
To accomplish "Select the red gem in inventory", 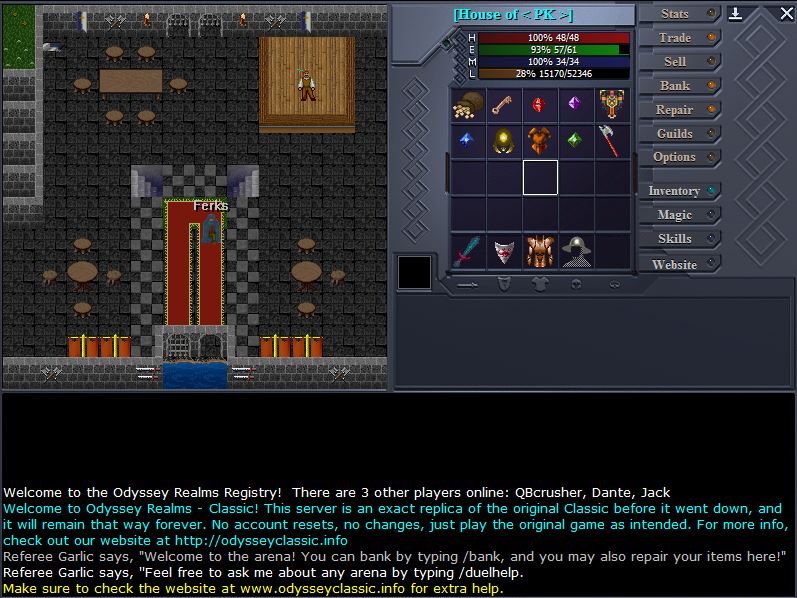I will coord(539,105).
